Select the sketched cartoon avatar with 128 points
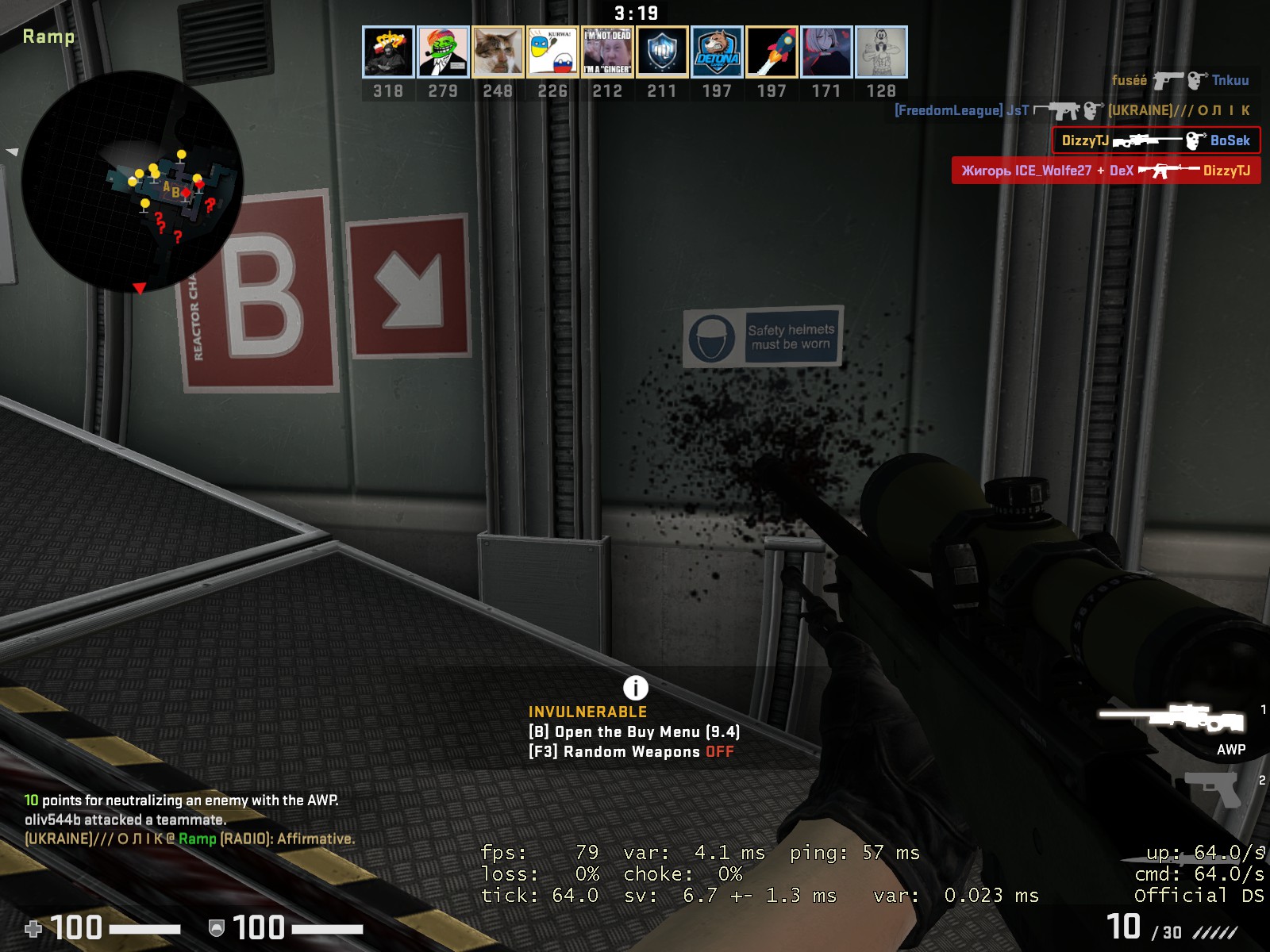 881,52
